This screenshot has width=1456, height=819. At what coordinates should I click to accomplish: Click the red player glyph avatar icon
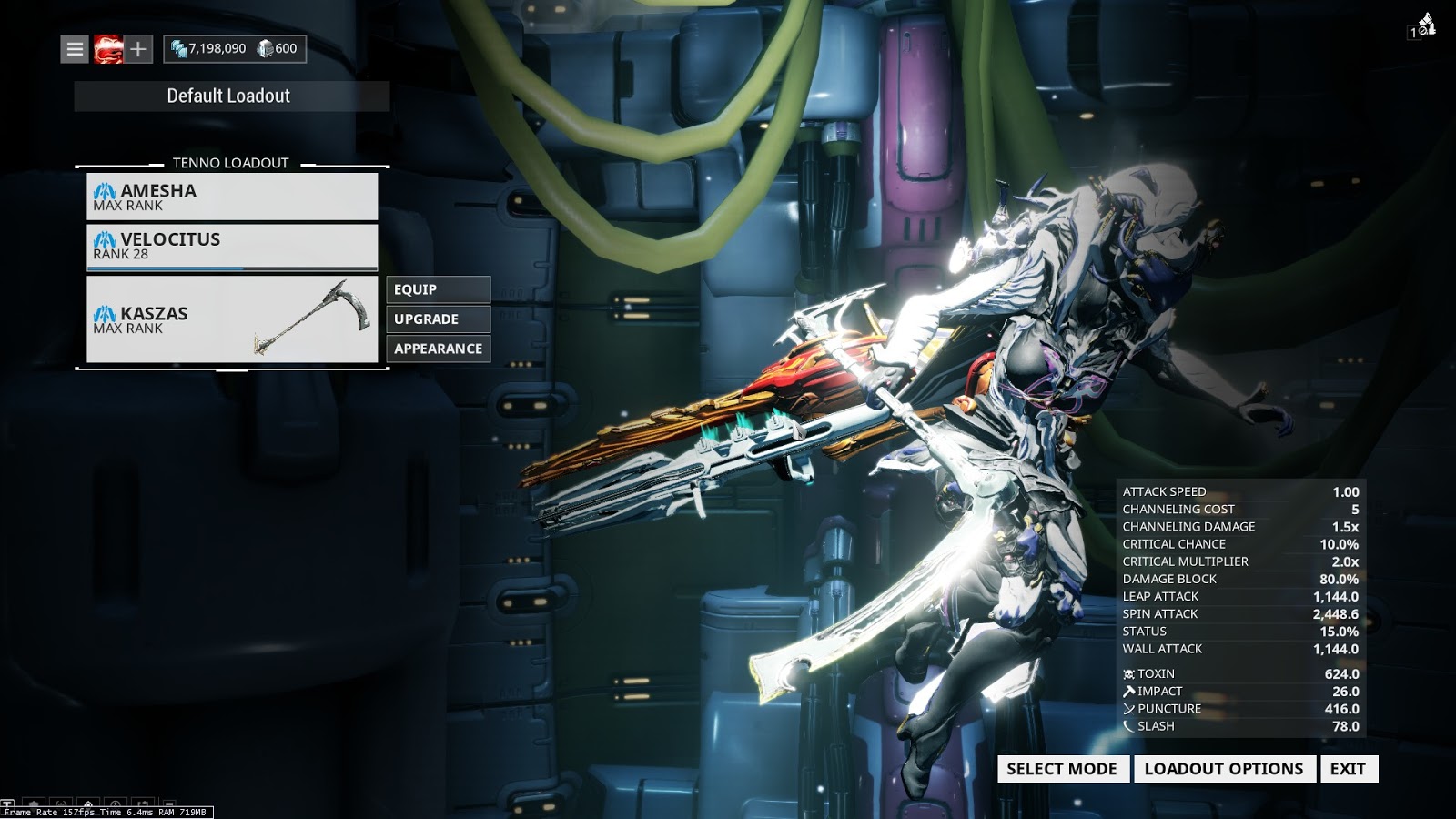pyautogui.click(x=108, y=47)
